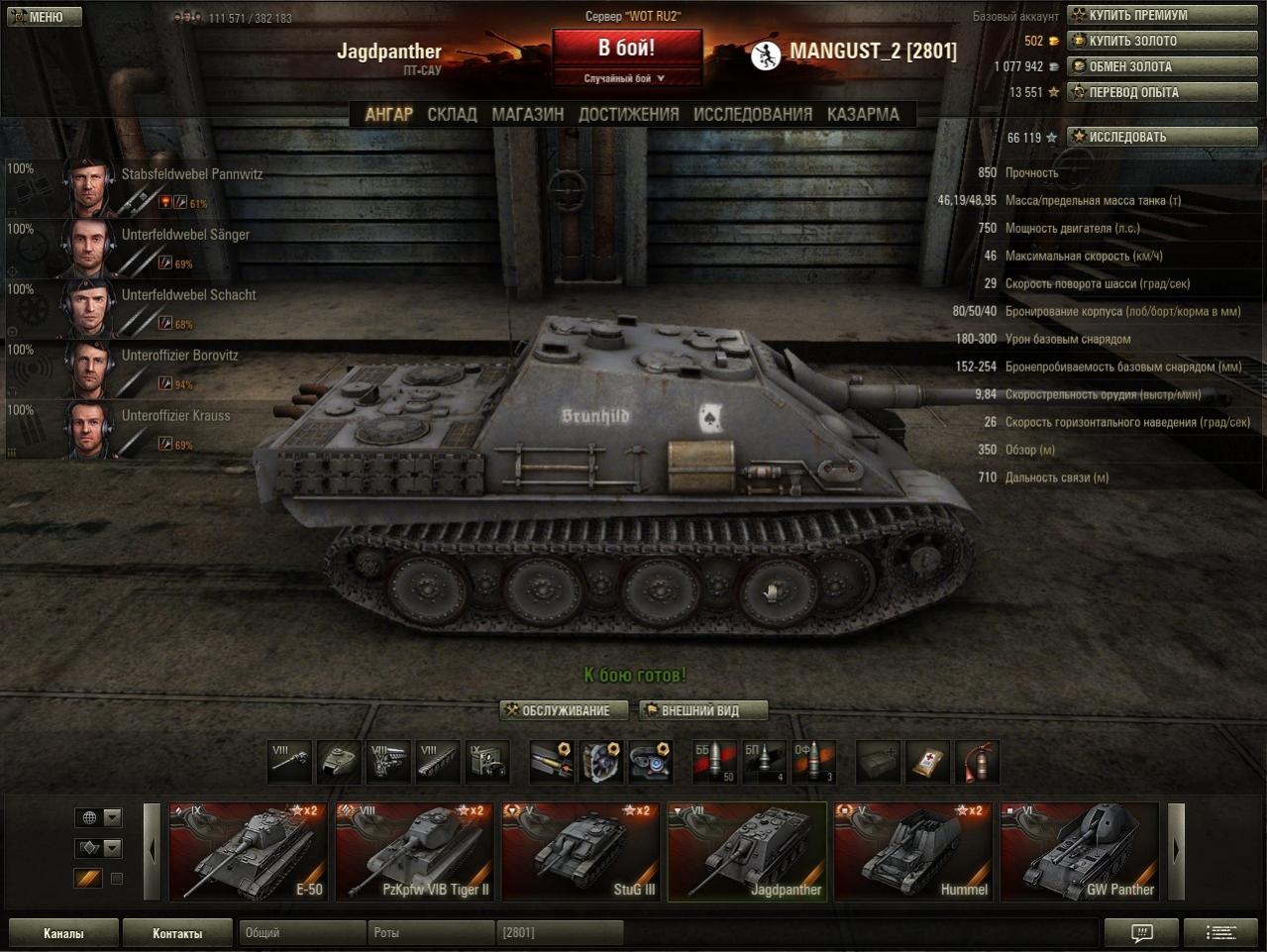Open the МЕНЮ button
The height and width of the screenshot is (952, 1267).
(x=43, y=16)
